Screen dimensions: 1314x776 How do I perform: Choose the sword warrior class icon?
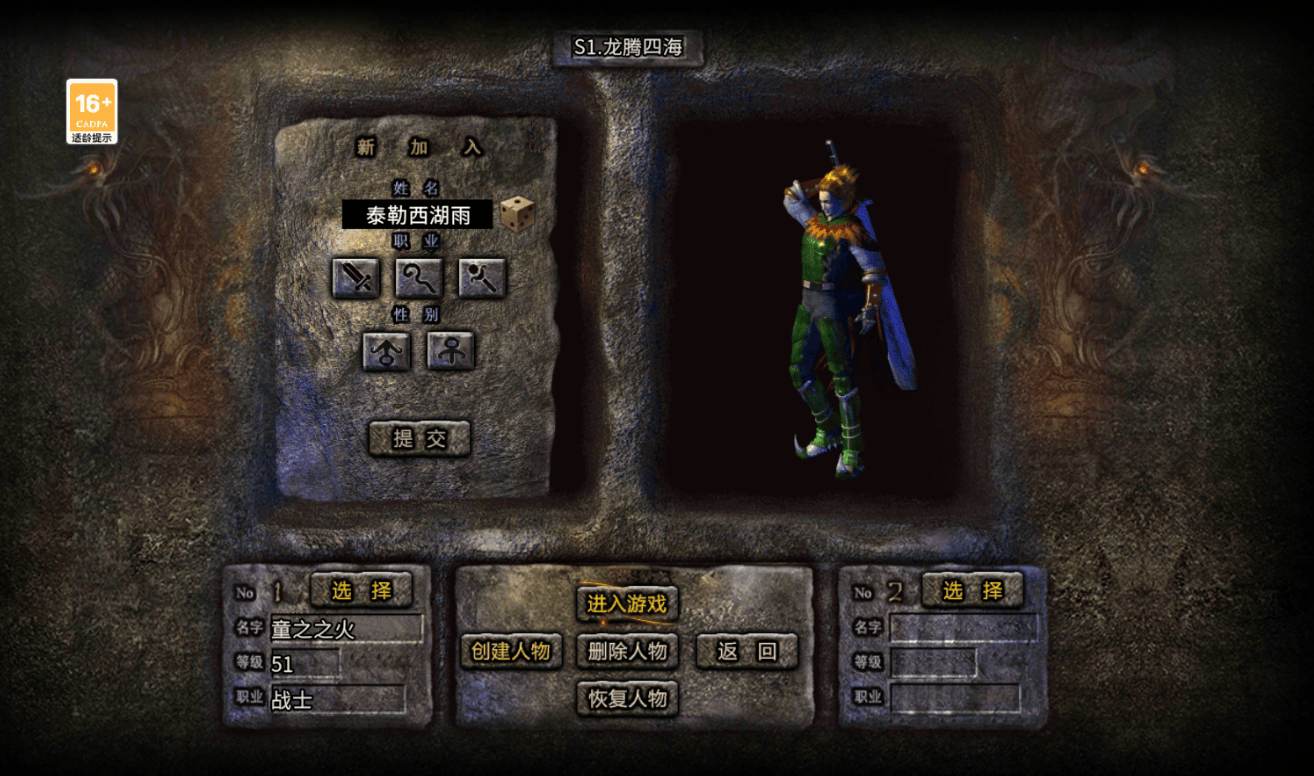pos(356,278)
